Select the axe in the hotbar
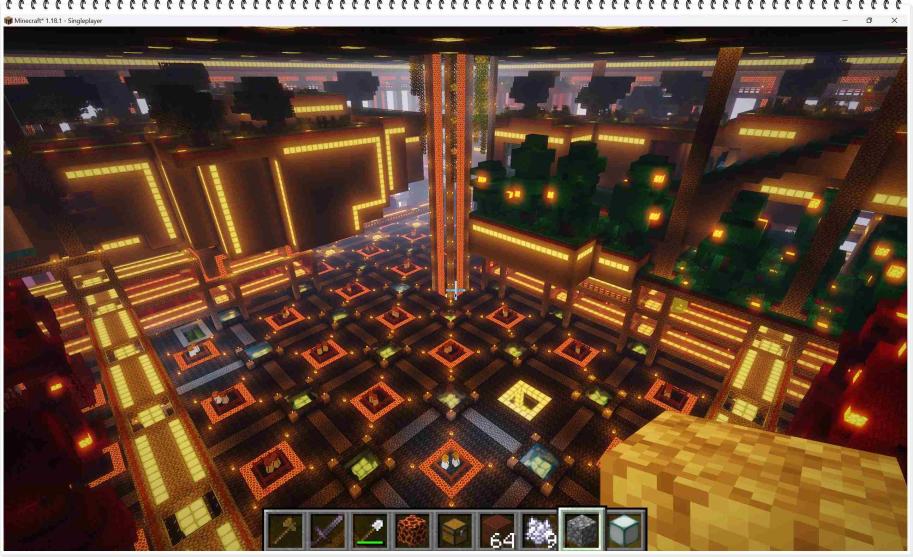Image resolution: width=913 pixels, height=557 pixels. (285, 530)
